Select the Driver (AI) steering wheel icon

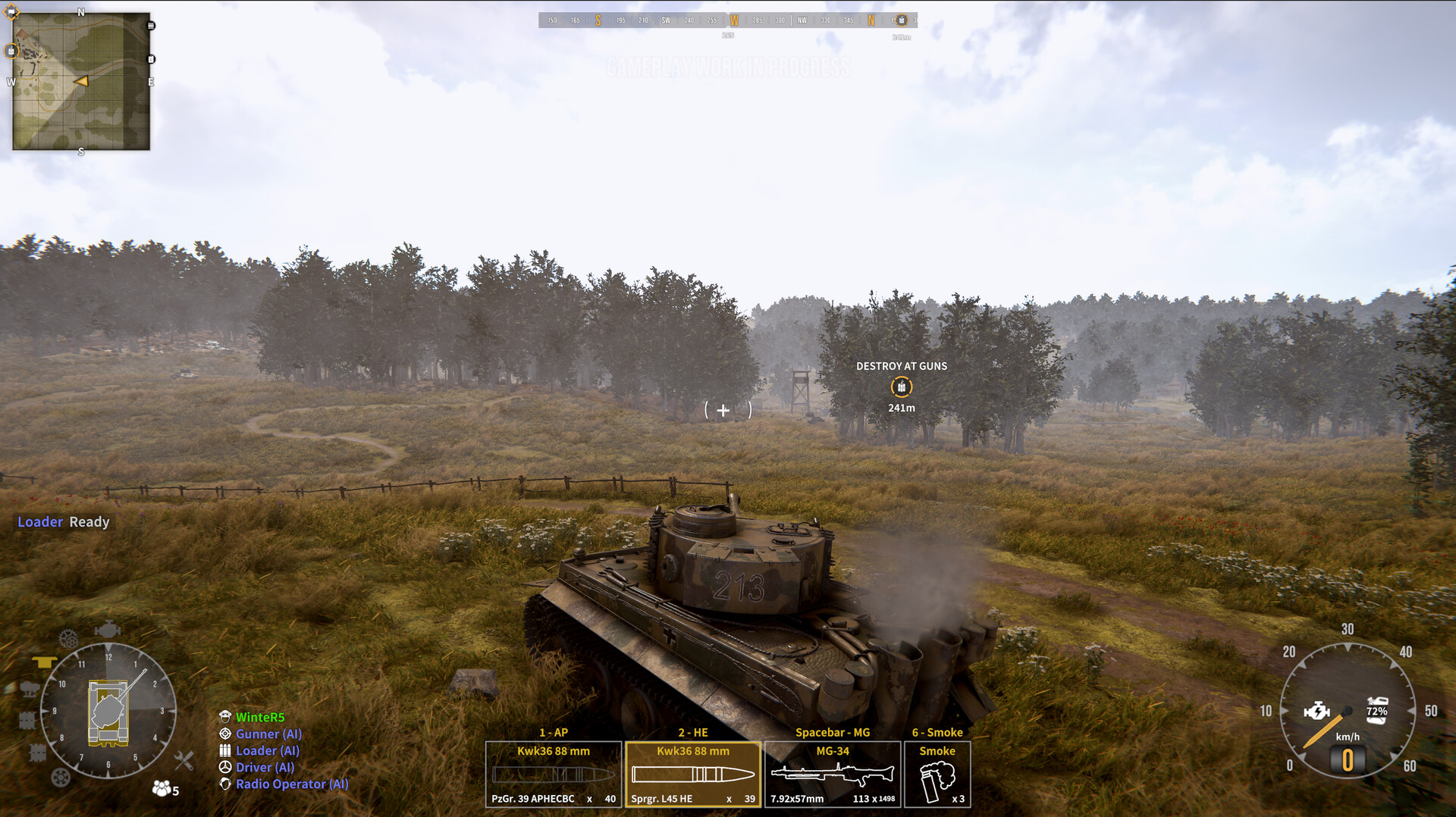click(x=225, y=767)
